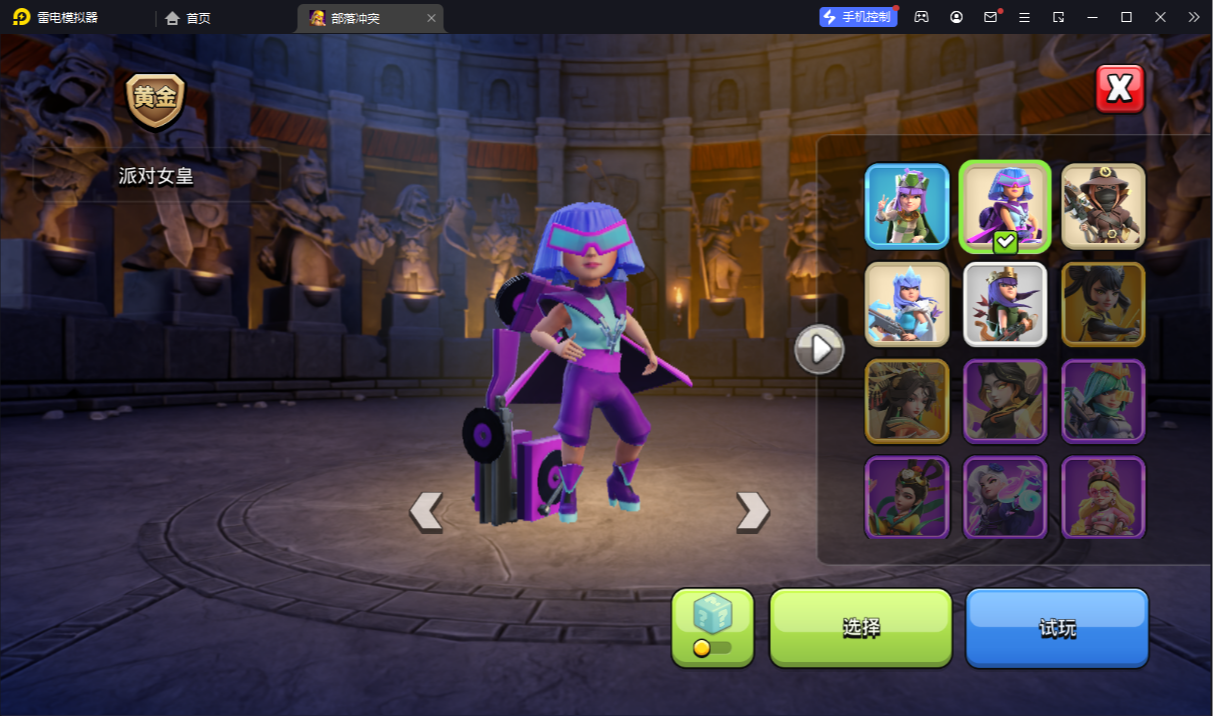Select the skin with looped hair buns, bottom row
Screen dimensions: 1213x716
click(907, 497)
